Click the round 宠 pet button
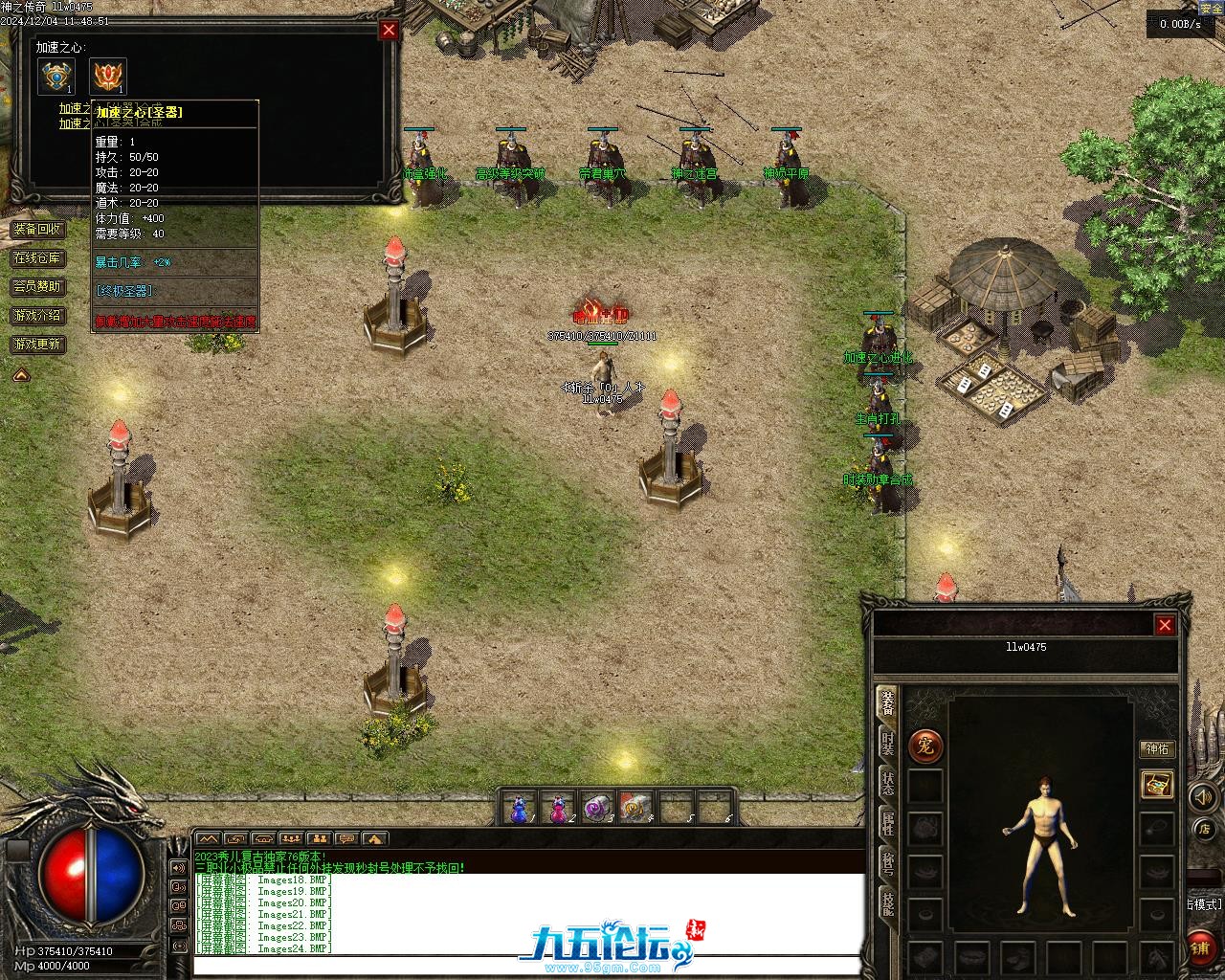The height and width of the screenshot is (980, 1225). tap(925, 746)
